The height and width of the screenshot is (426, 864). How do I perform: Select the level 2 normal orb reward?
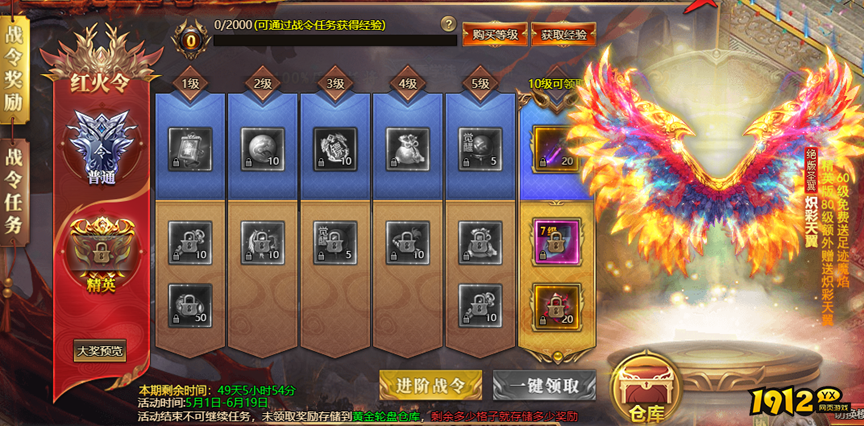click(263, 147)
